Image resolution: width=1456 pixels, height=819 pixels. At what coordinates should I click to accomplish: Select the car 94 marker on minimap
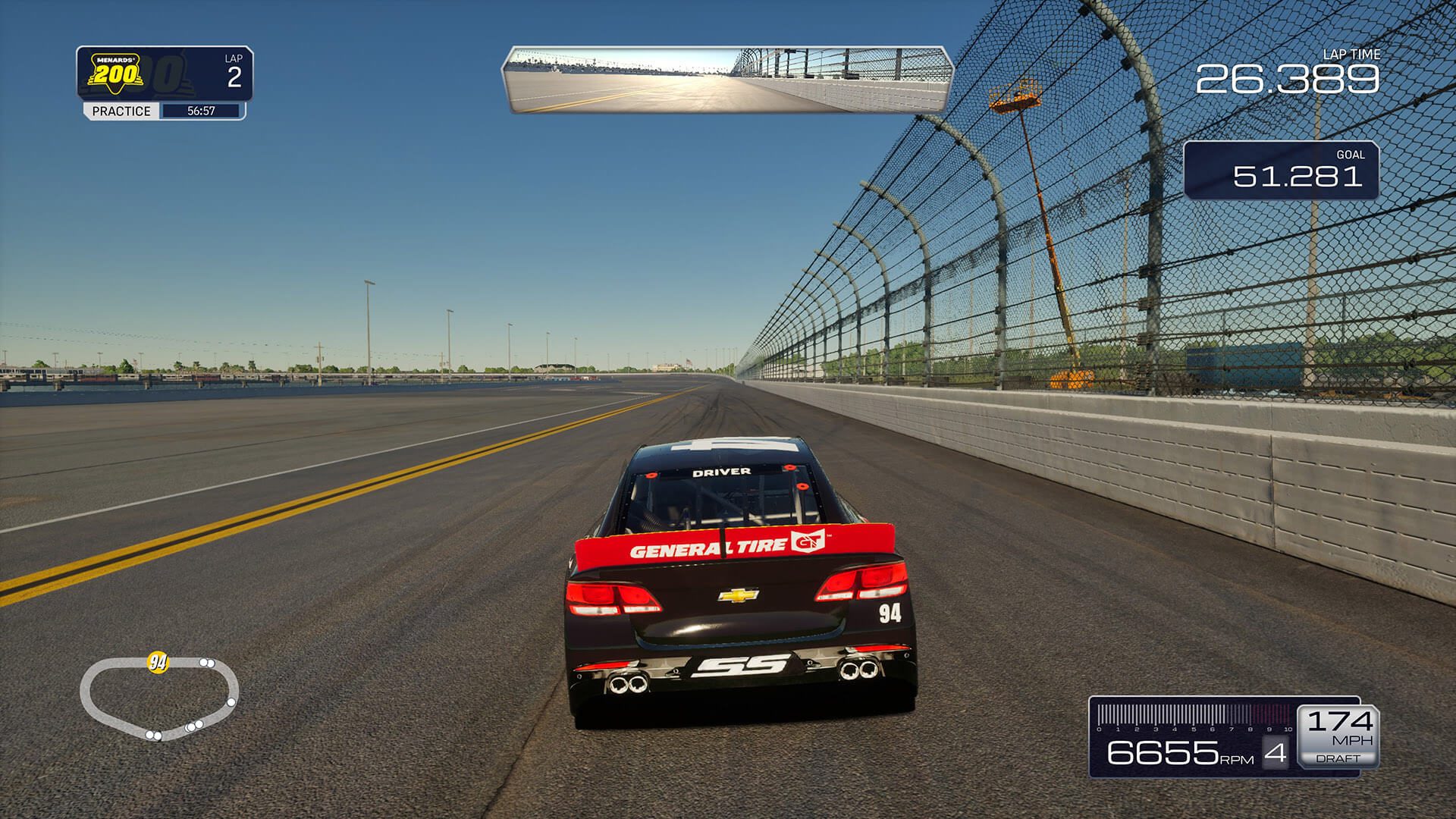coord(157,662)
